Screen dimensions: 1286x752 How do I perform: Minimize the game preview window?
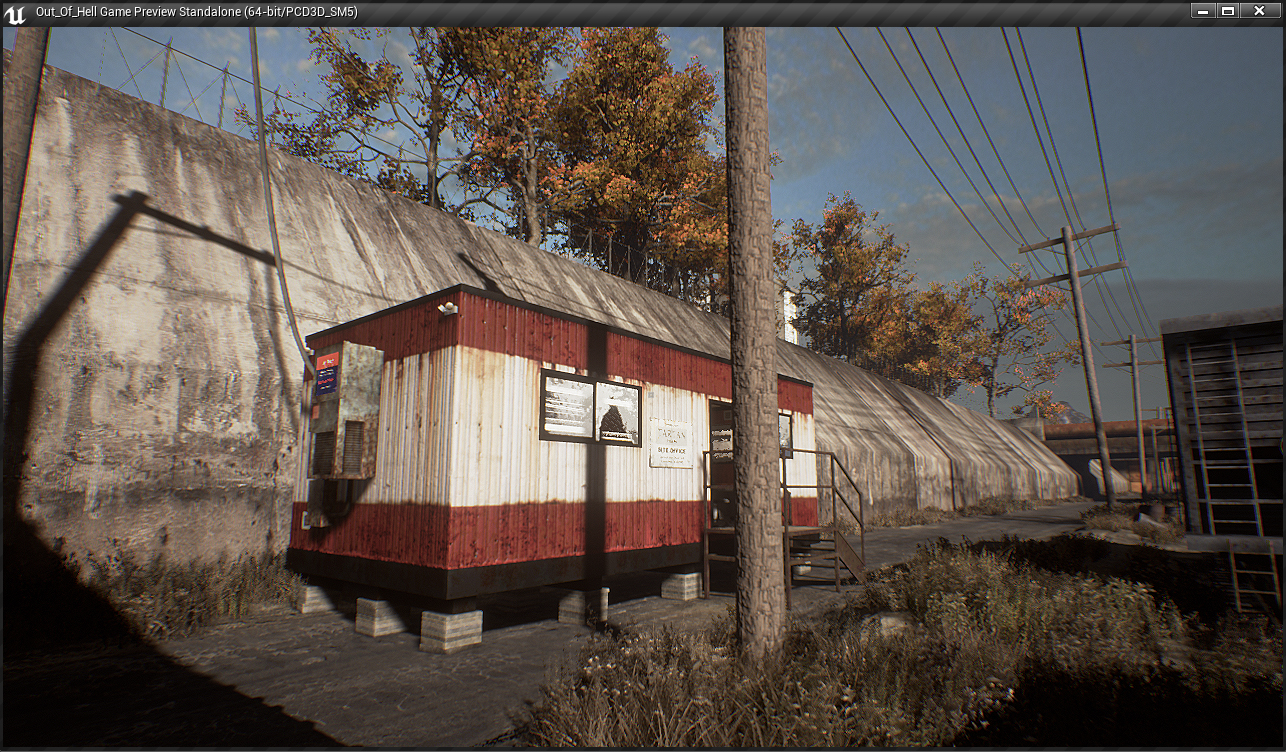(x=1203, y=10)
